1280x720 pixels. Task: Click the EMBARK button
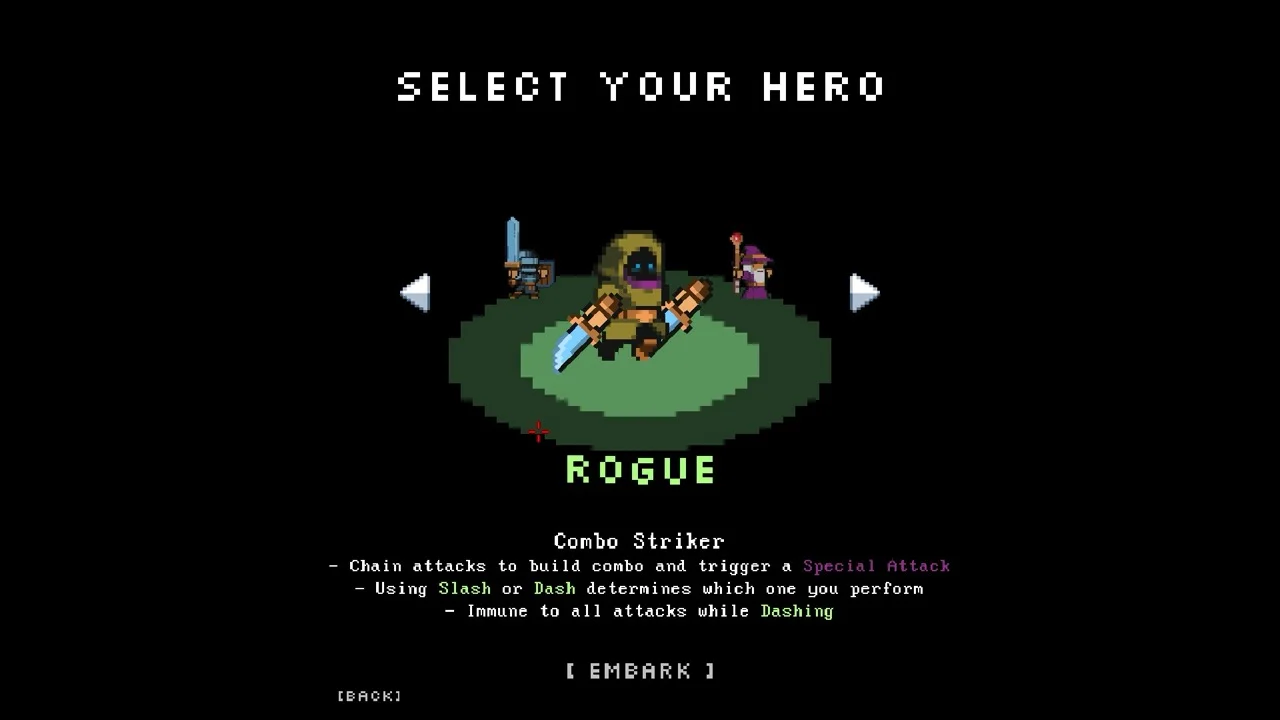point(640,671)
